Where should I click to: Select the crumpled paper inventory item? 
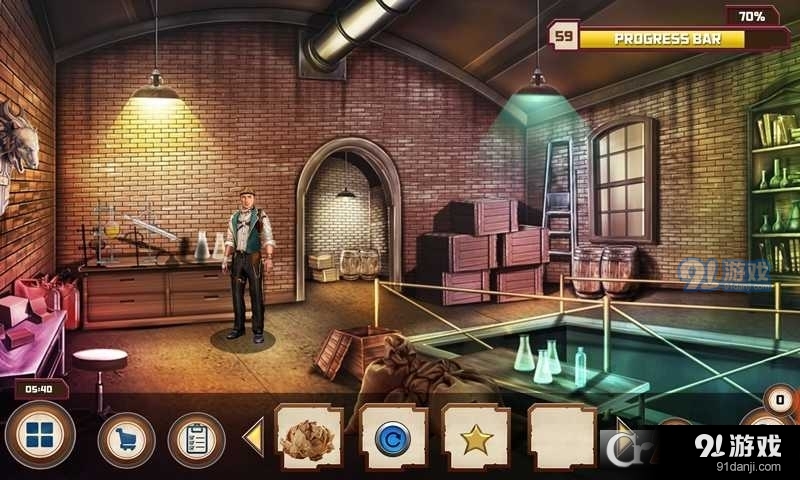[x=308, y=438]
